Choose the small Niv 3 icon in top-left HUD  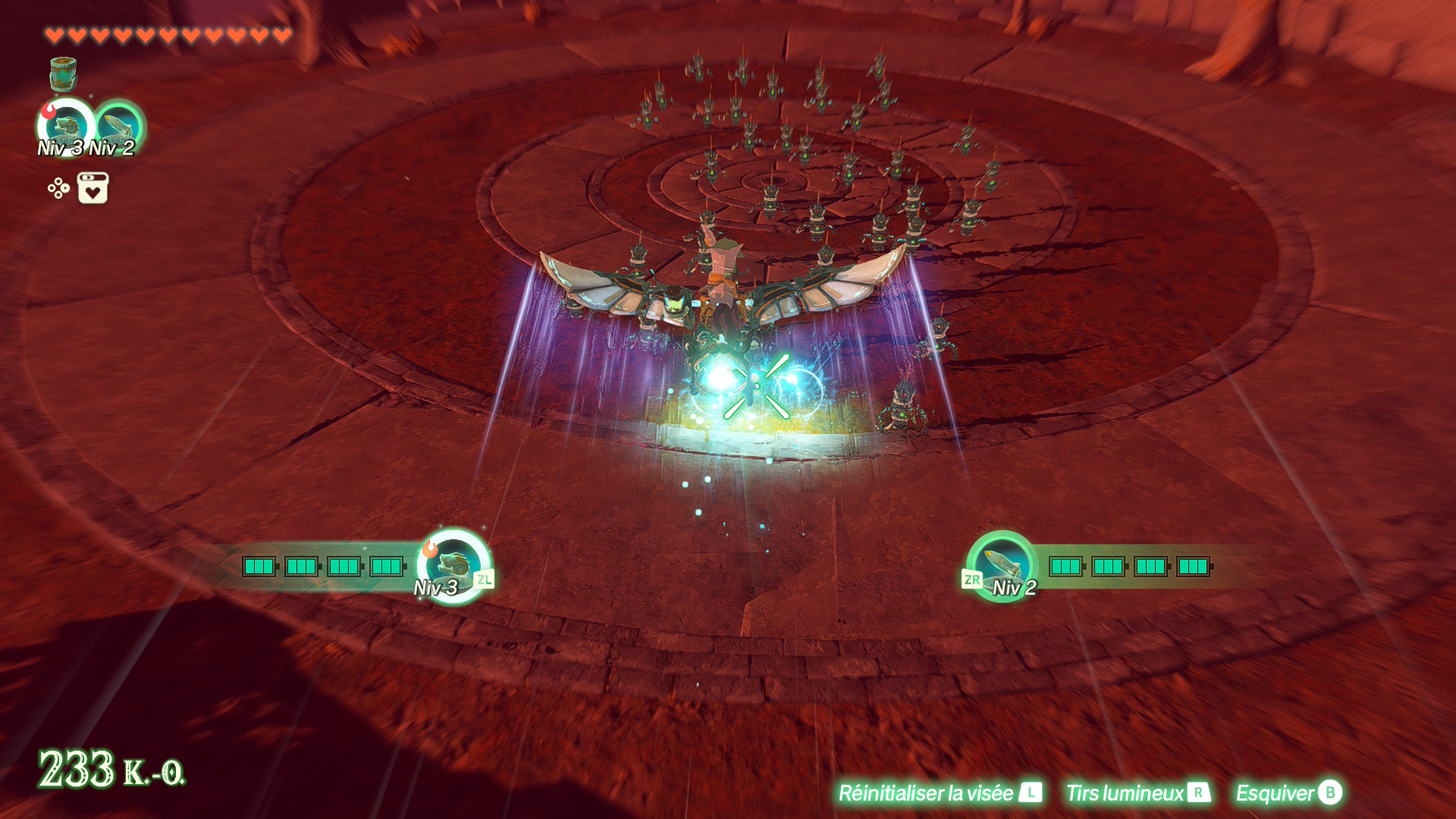pyautogui.click(x=66, y=127)
